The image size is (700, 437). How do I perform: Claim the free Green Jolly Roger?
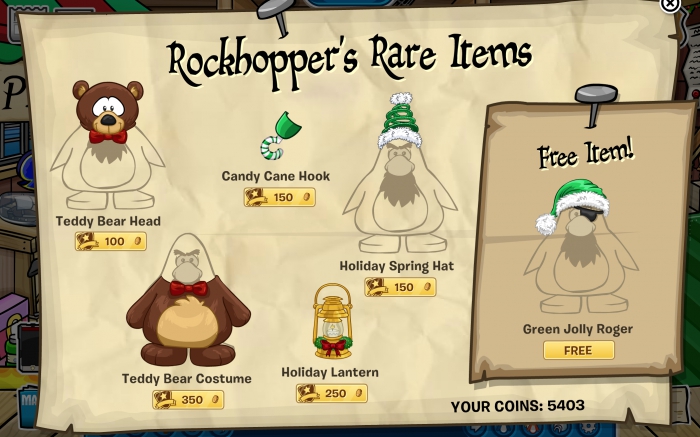578,350
